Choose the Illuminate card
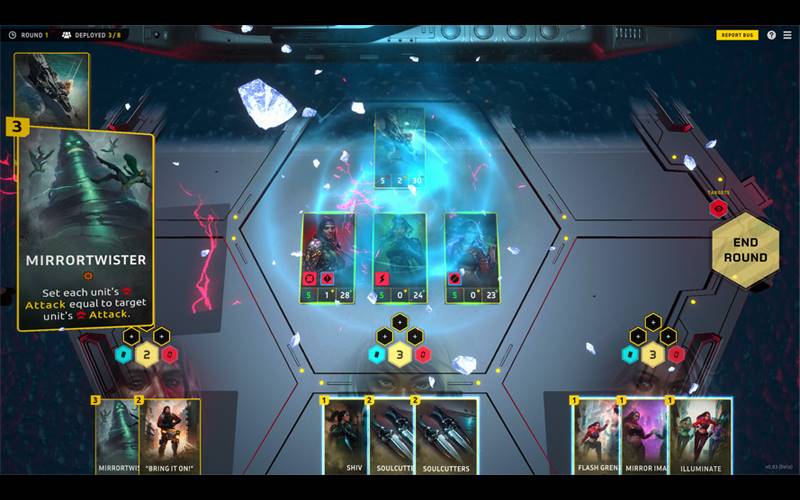This screenshot has width=800, height=500. pos(702,436)
